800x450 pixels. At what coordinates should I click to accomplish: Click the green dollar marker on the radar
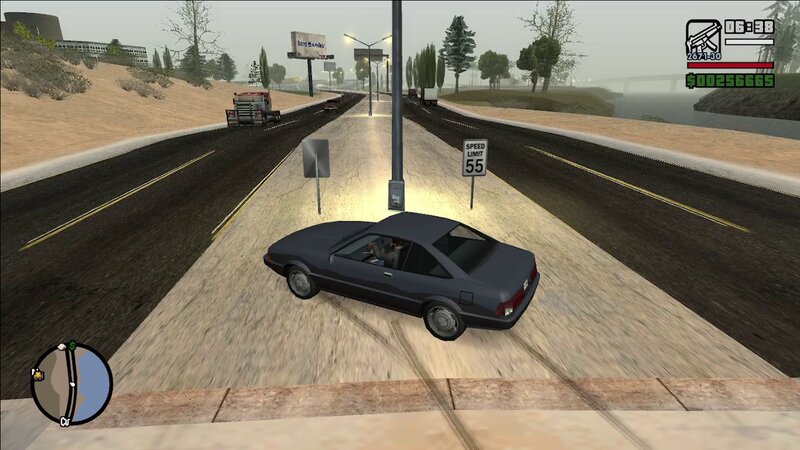73,346
